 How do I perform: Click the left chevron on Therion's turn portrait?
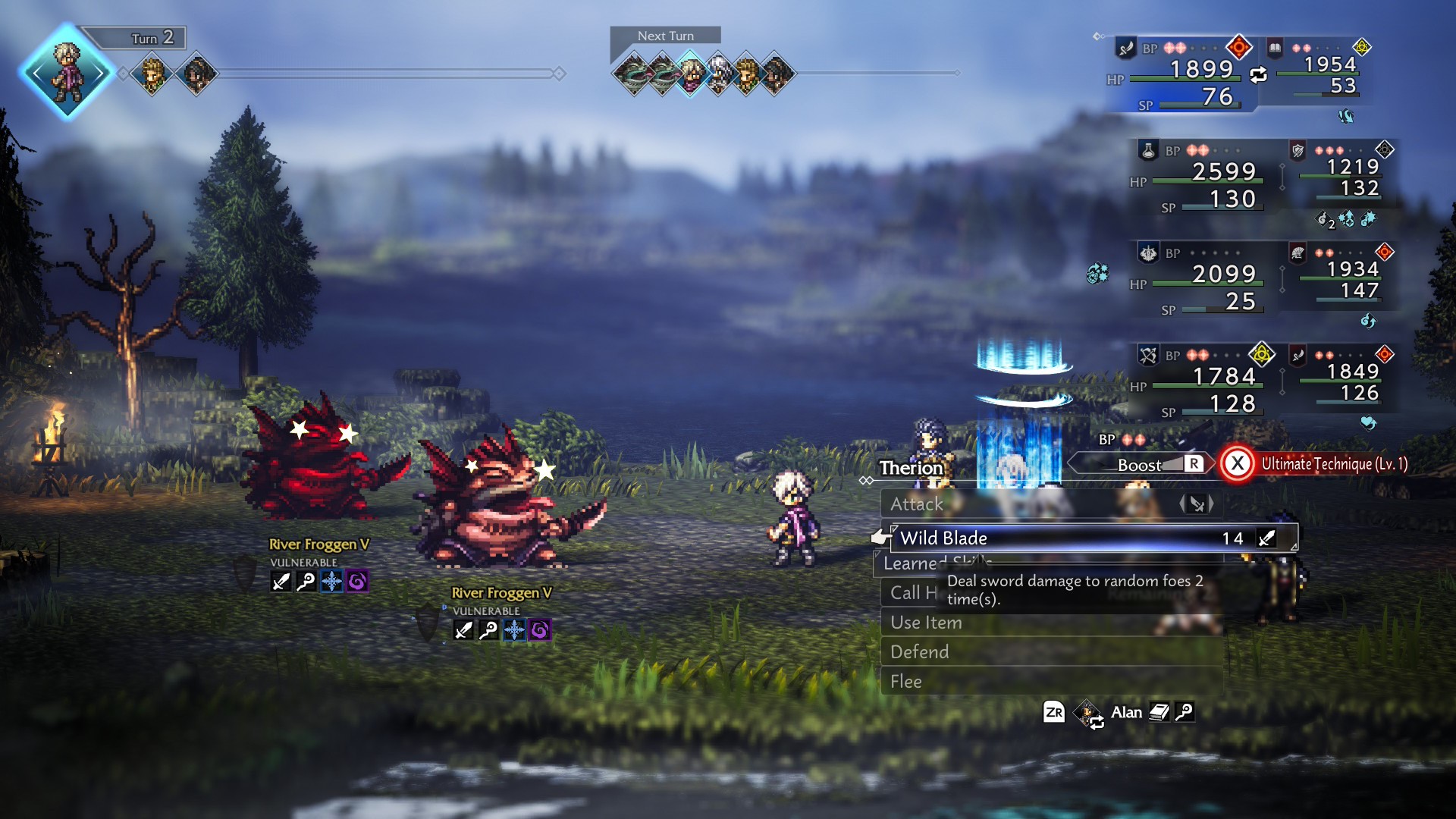click(x=38, y=74)
